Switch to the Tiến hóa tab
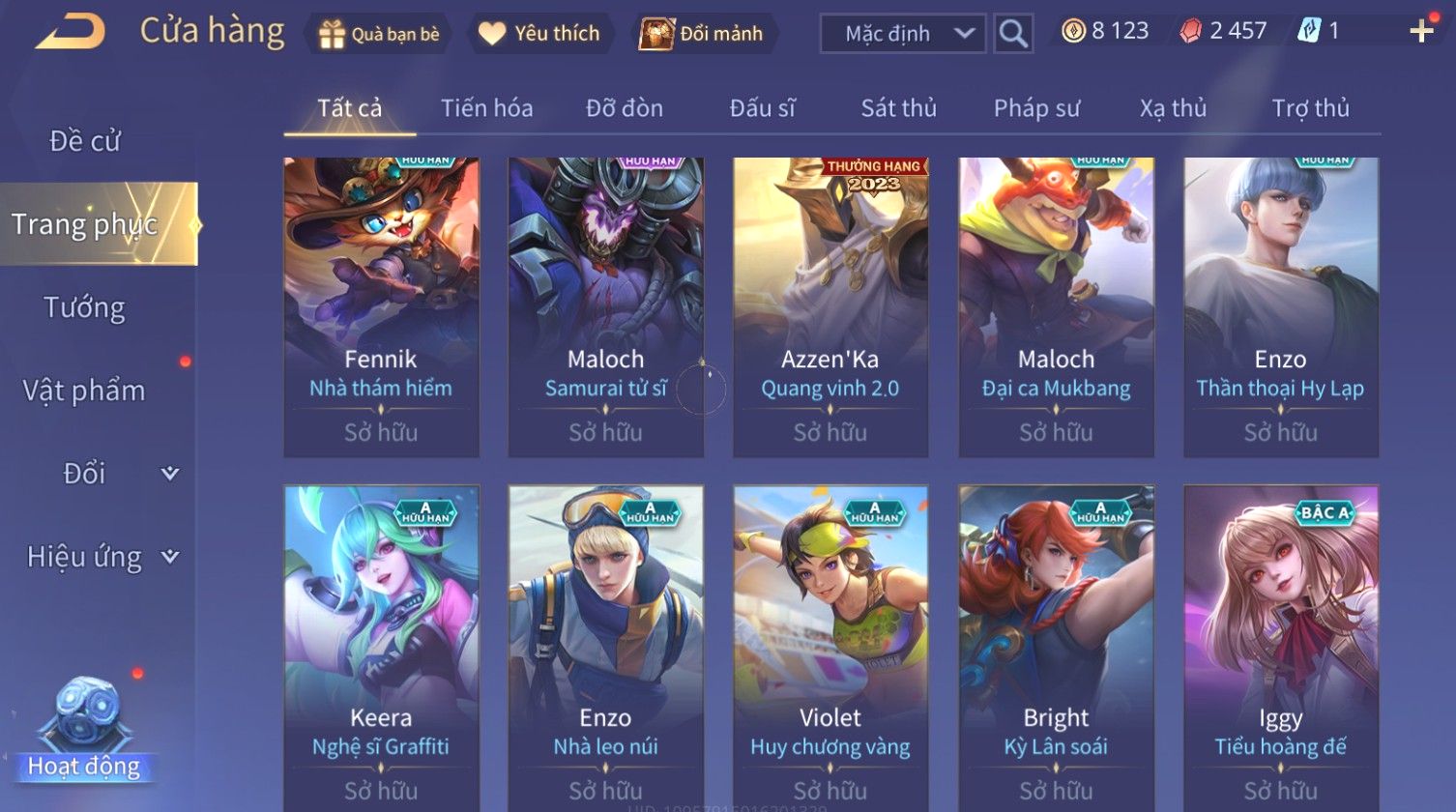Viewport: 1456px width, 812px height. click(486, 108)
